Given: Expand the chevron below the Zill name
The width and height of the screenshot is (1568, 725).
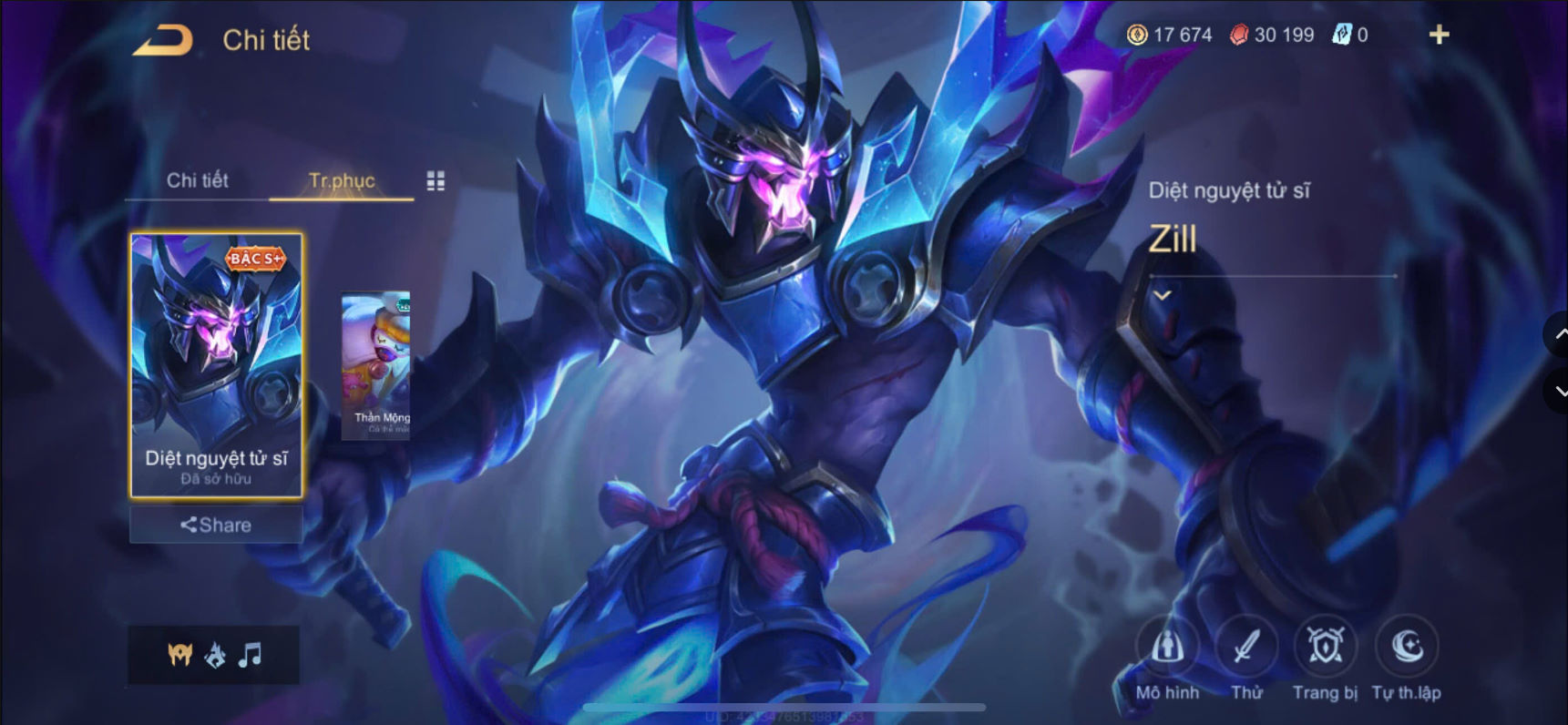Looking at the screenshot, I should [1162, 294].
